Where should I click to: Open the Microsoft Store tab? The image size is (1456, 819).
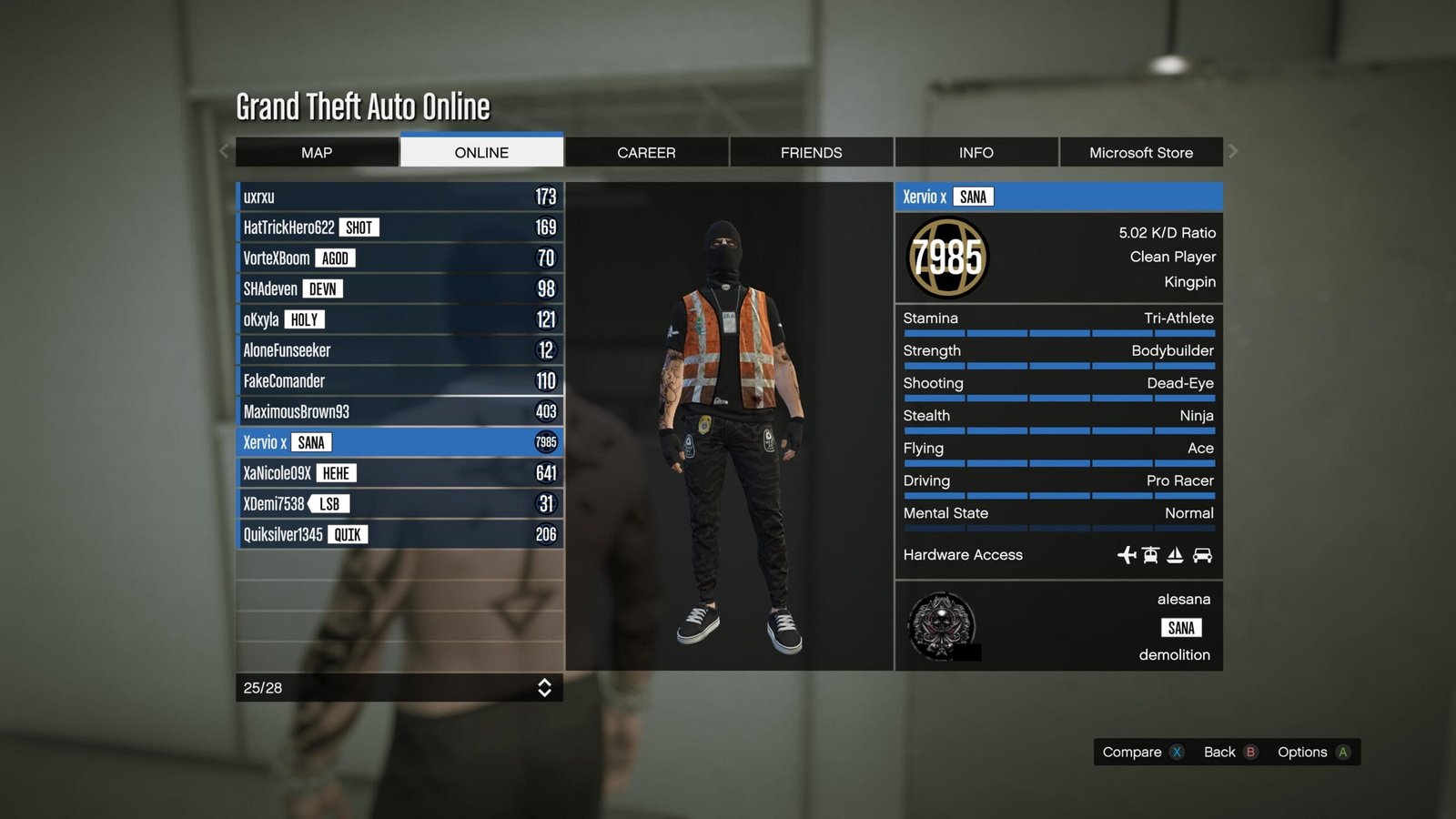(x=1141, y=152)
